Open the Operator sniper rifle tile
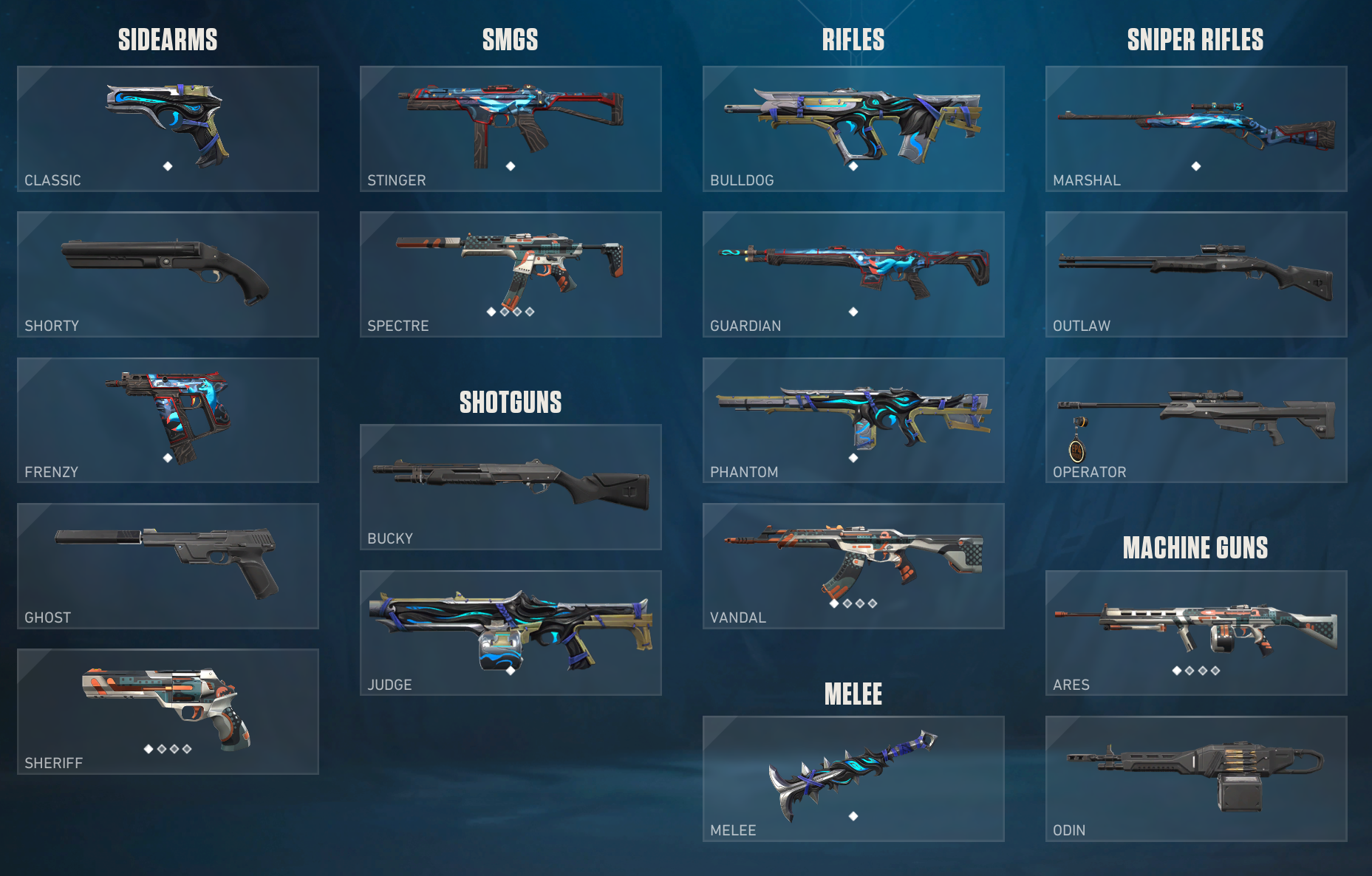1372x876 pixels. (x=1196, y=420)
